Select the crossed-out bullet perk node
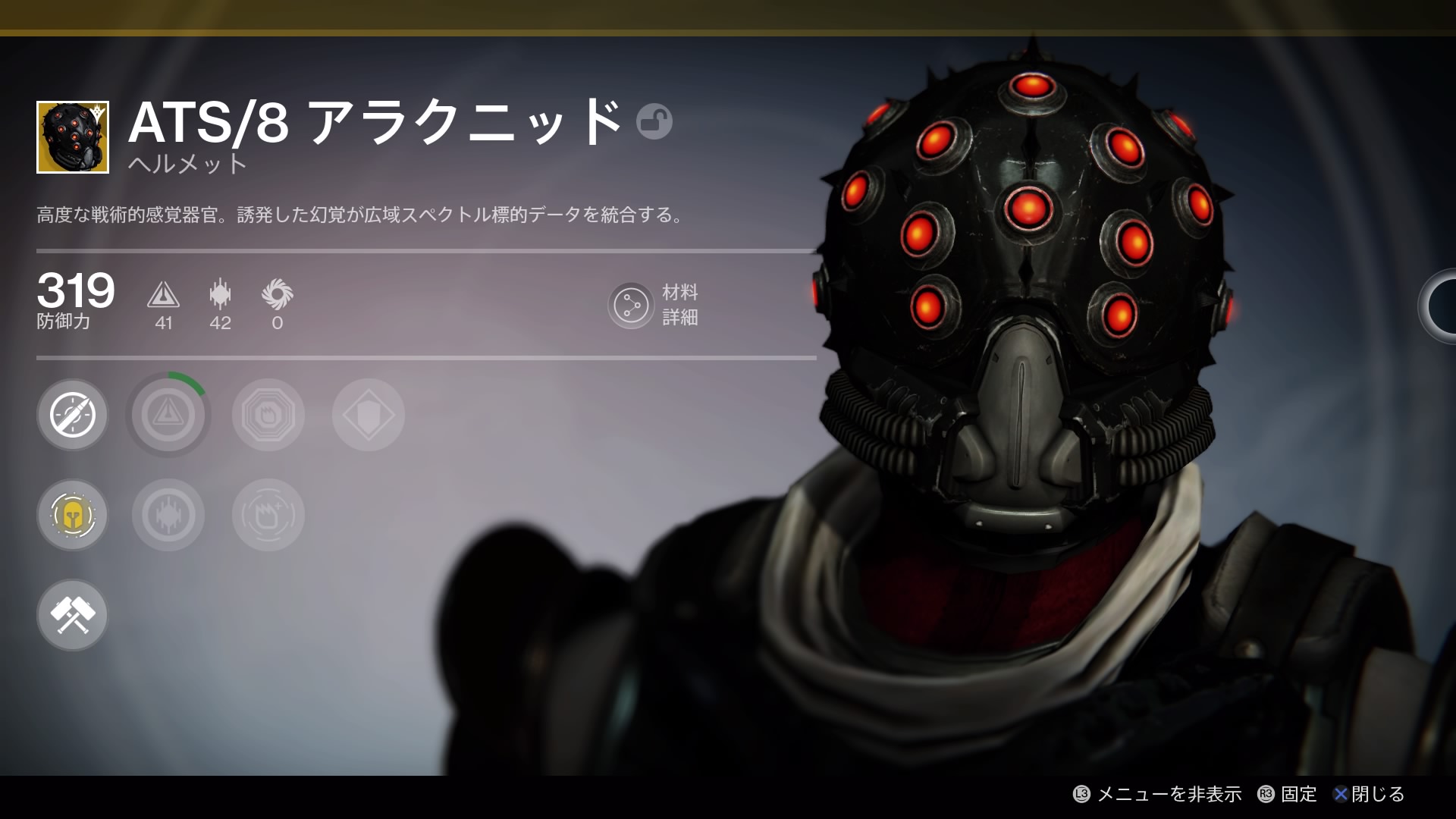Image resolution: width=1456 pixels, height=819 pixels. coord(73,415)
